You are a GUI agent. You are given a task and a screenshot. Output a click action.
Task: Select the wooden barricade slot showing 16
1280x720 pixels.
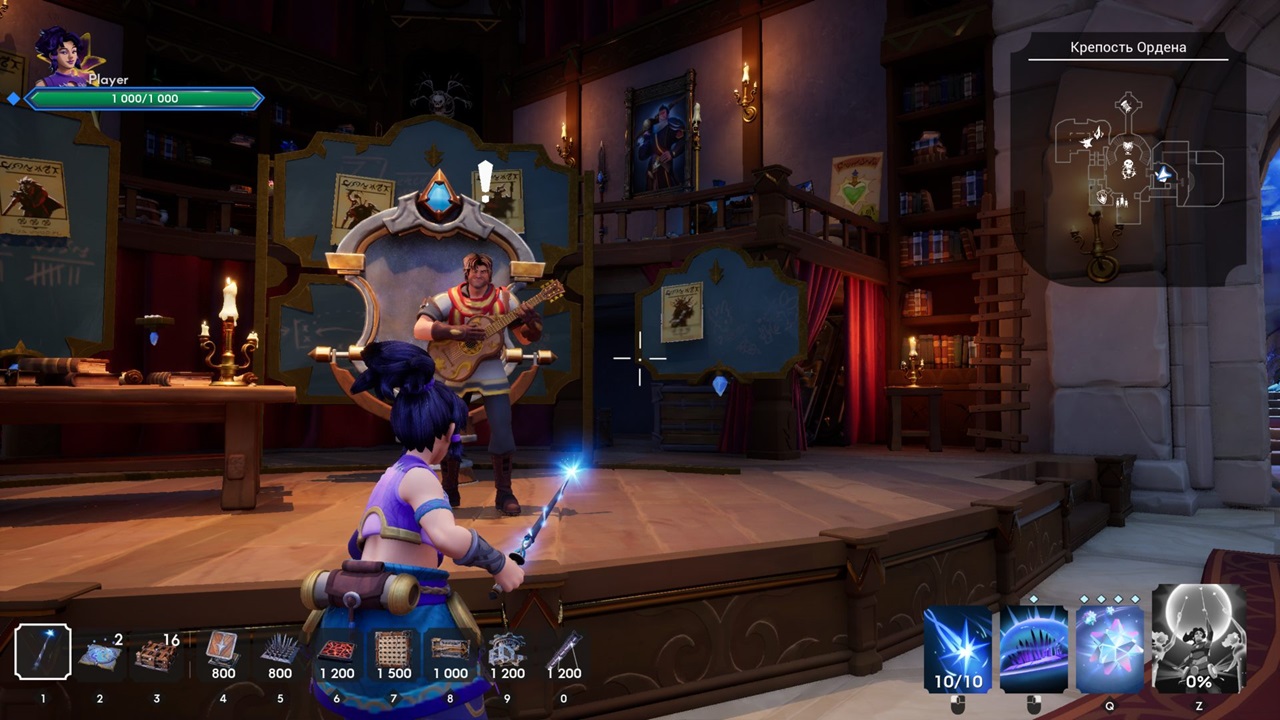(x=156, y=654)
